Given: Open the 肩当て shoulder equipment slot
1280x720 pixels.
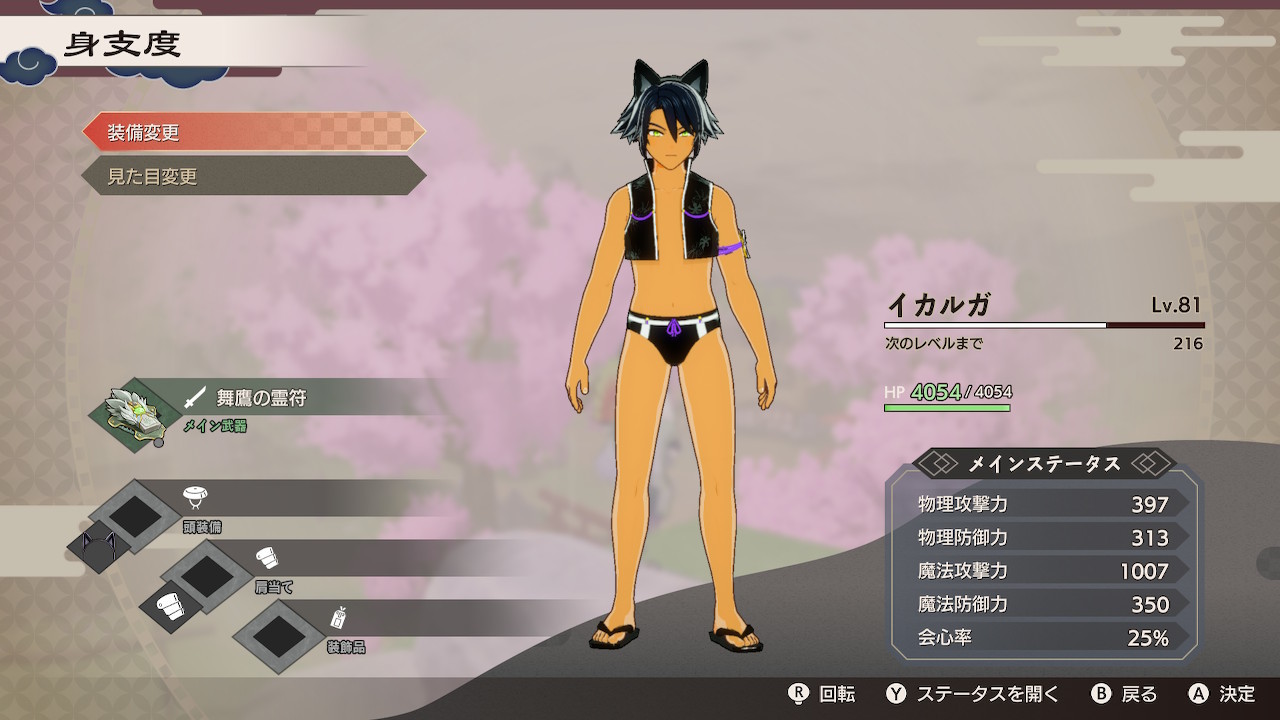Looking at the screenshot, I should pyautogui.click(x=206, y=575).
